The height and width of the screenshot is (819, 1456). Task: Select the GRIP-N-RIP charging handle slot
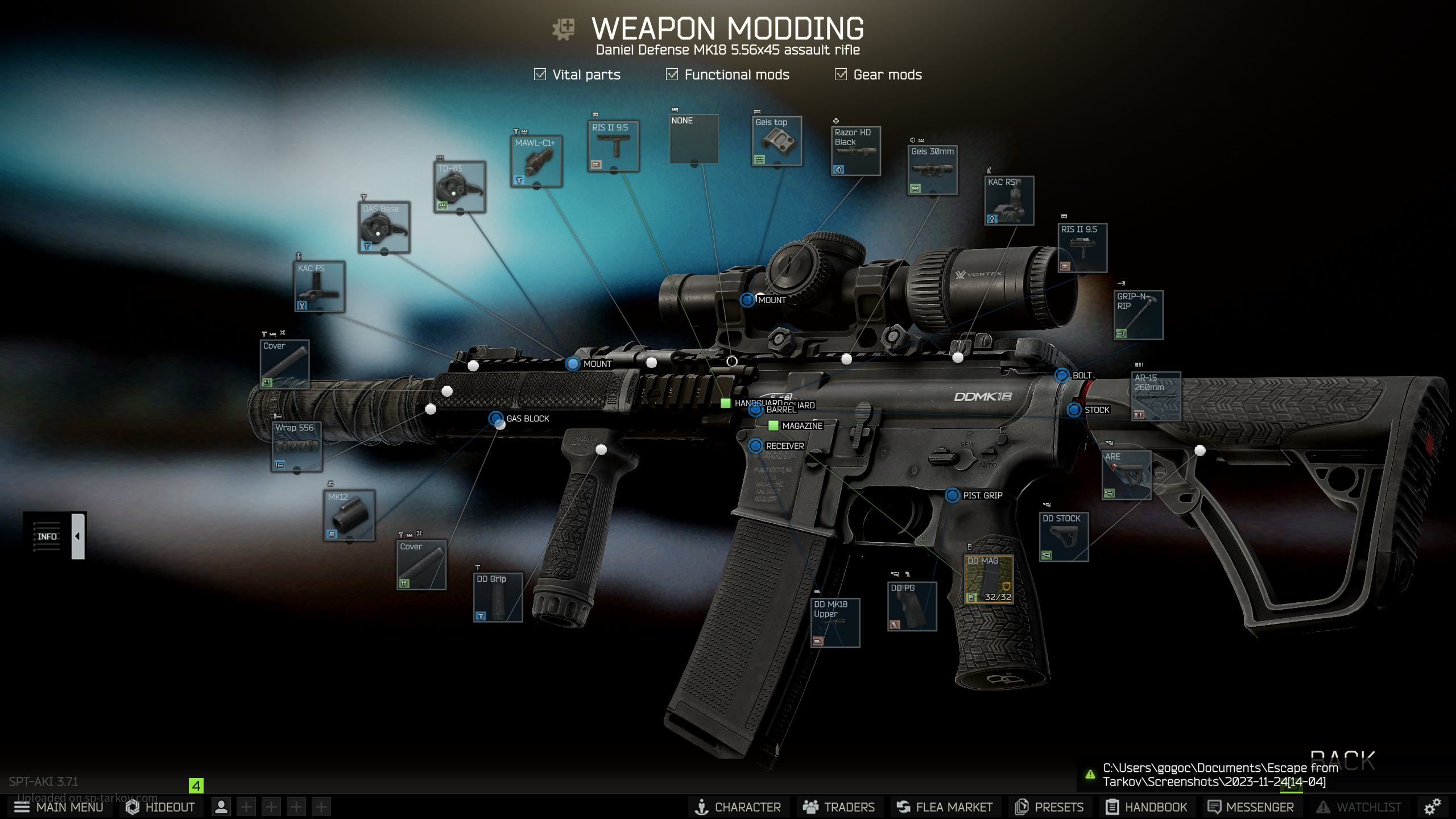pos(1138,315)
